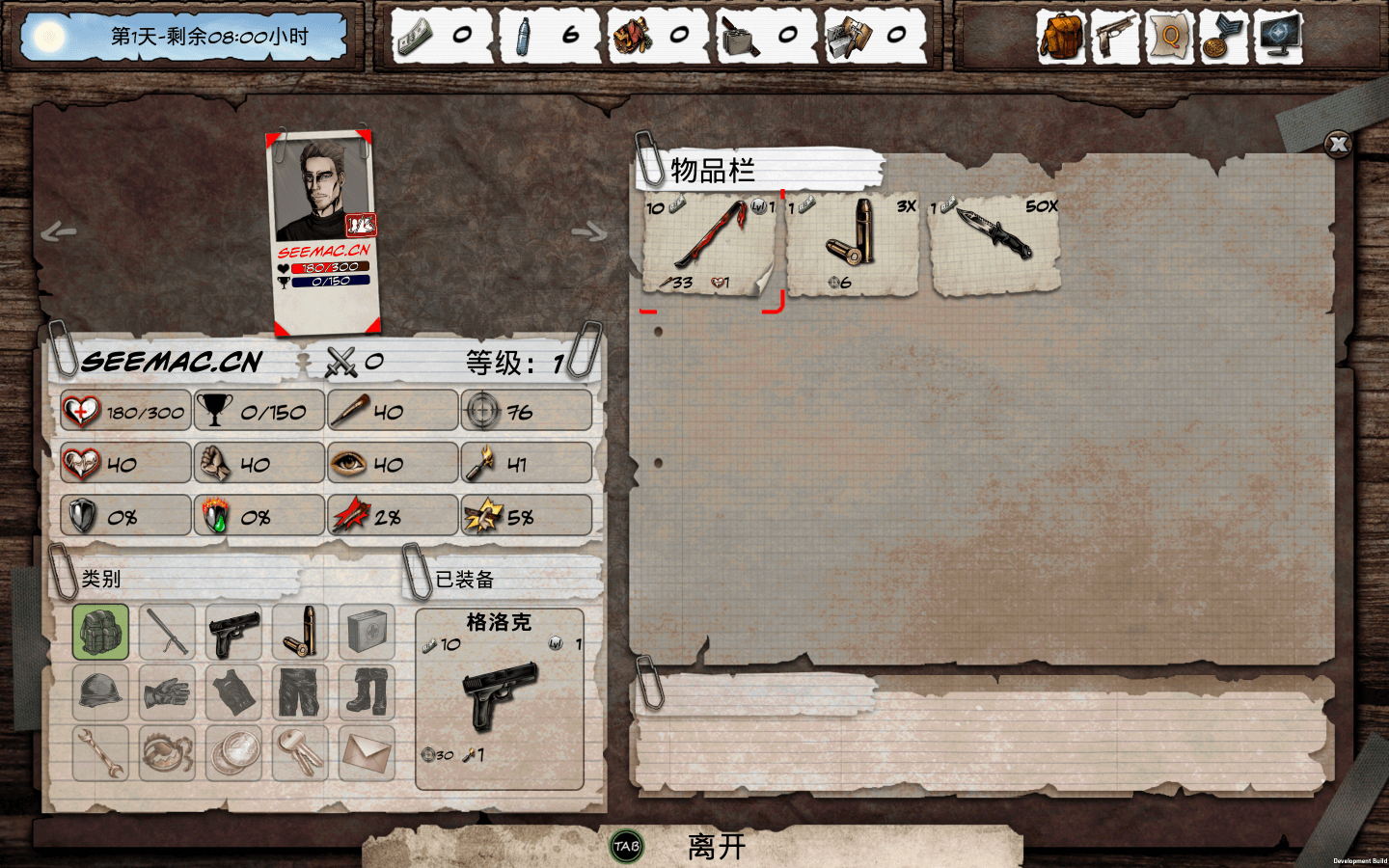Filter by helmet category
This screenshot has width=1389, height=868.
tap(100, 692)
